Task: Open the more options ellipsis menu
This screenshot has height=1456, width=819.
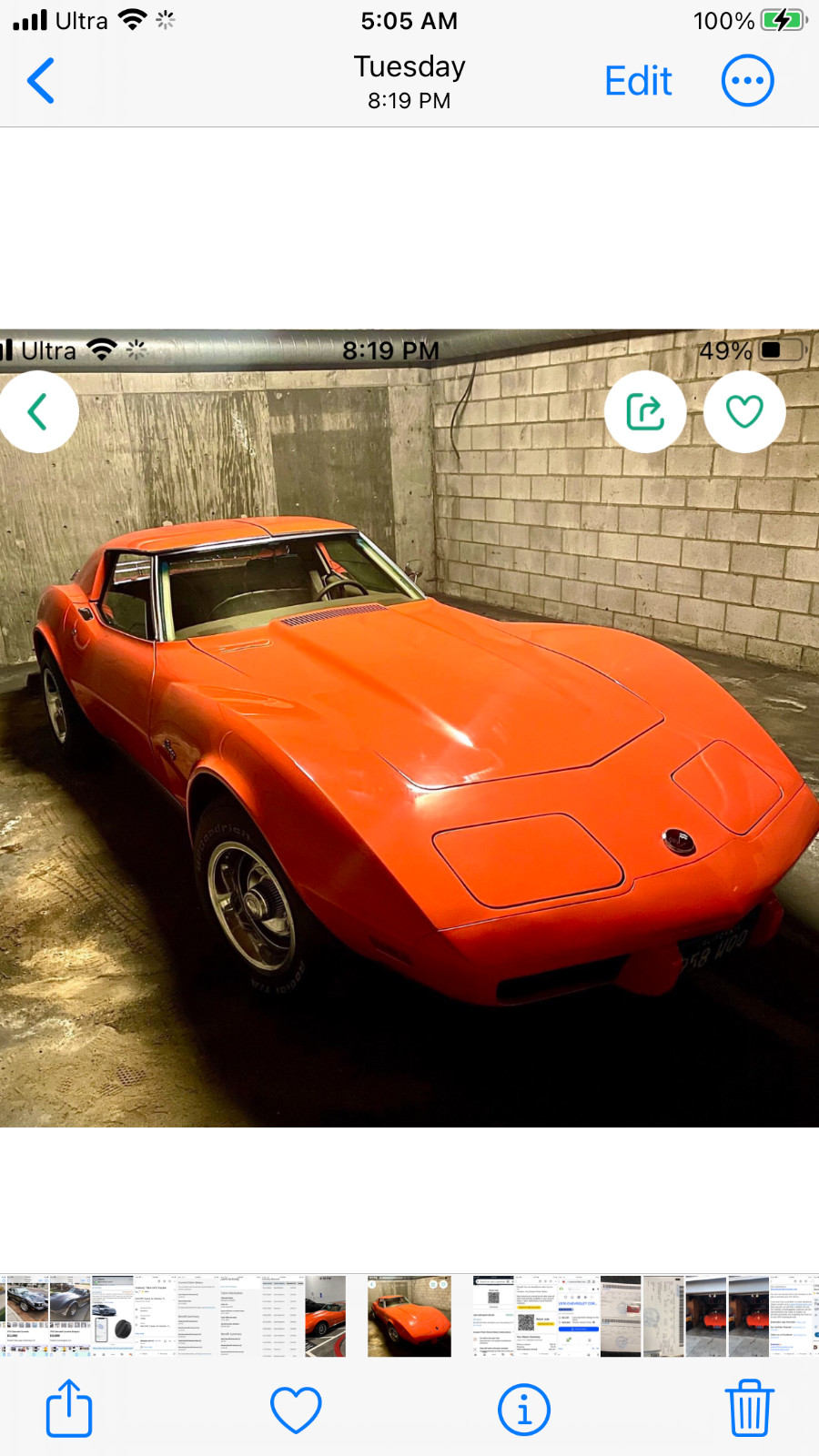Action: 747,81
